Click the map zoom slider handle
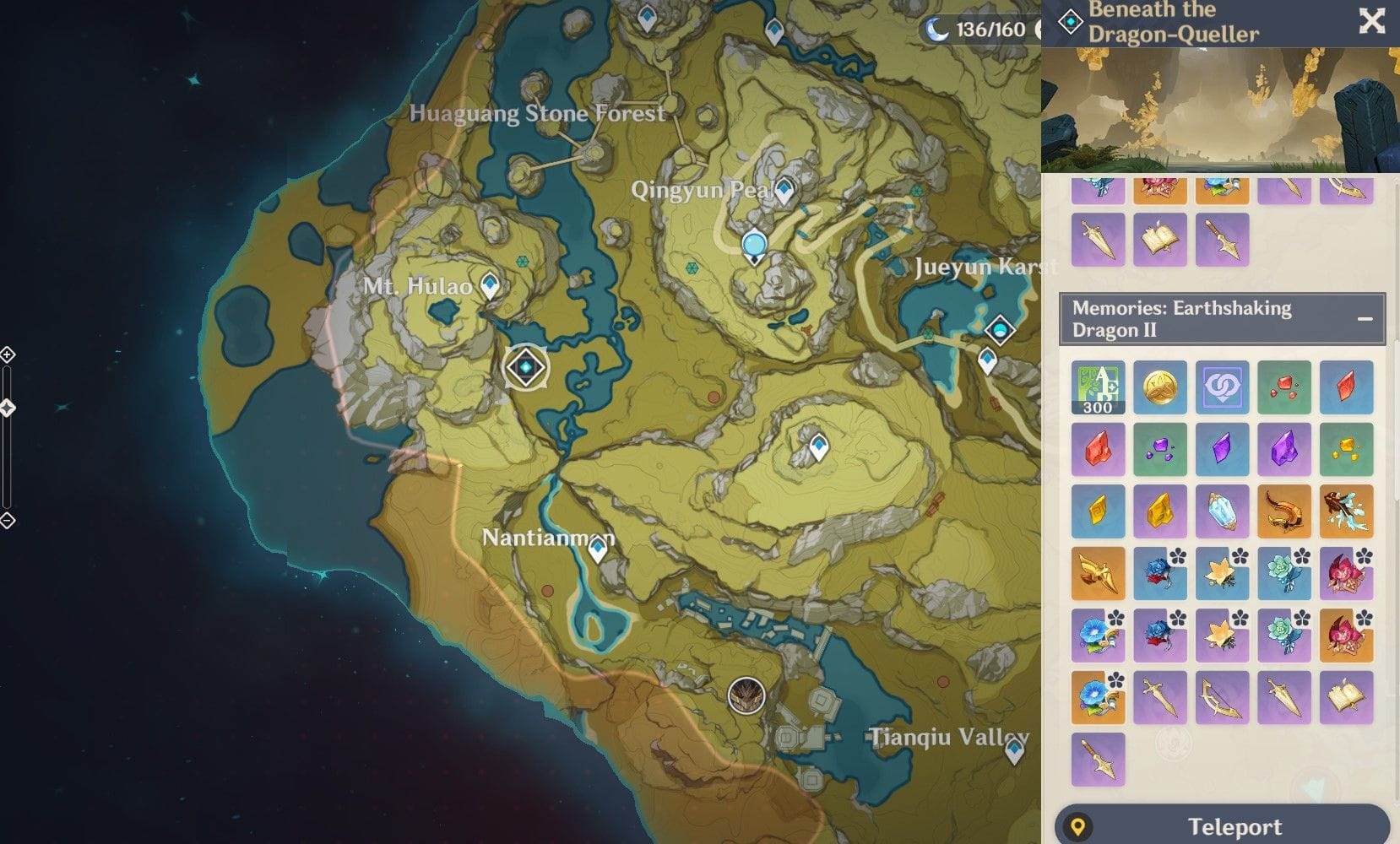 coord(7,408)
